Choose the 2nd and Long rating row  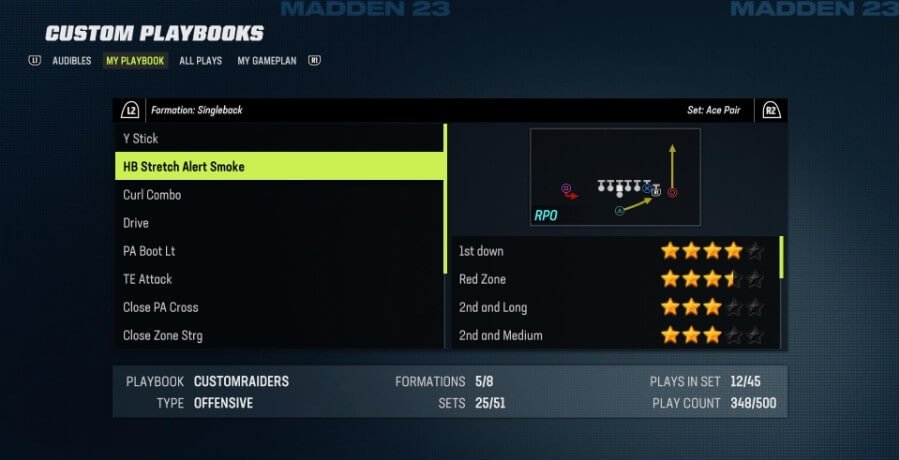coord(612,307)
